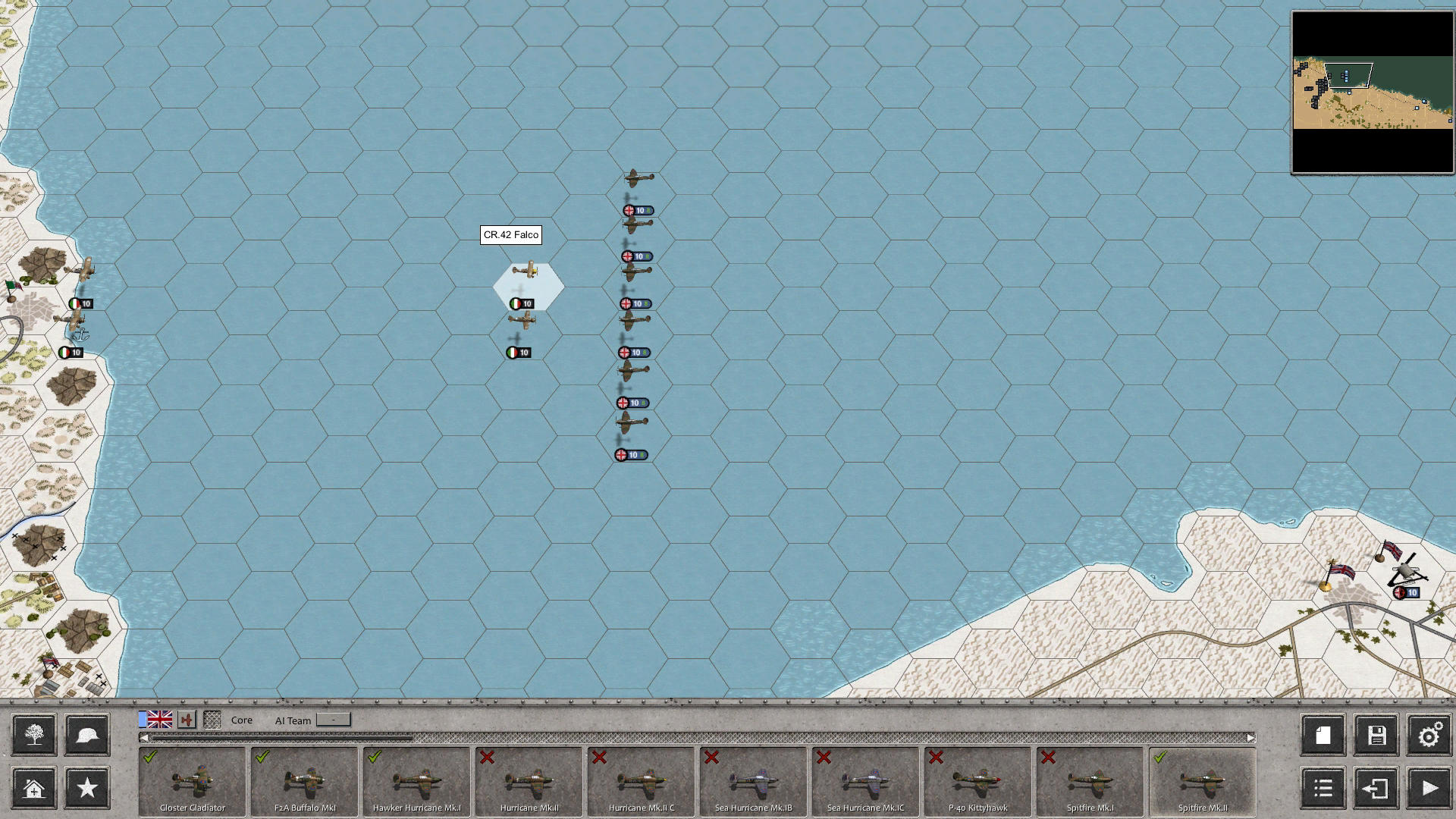Toggle the red X on Hurricane Mk.II
Viewport: 1456px width, 819px height.
tap(488, 756)
